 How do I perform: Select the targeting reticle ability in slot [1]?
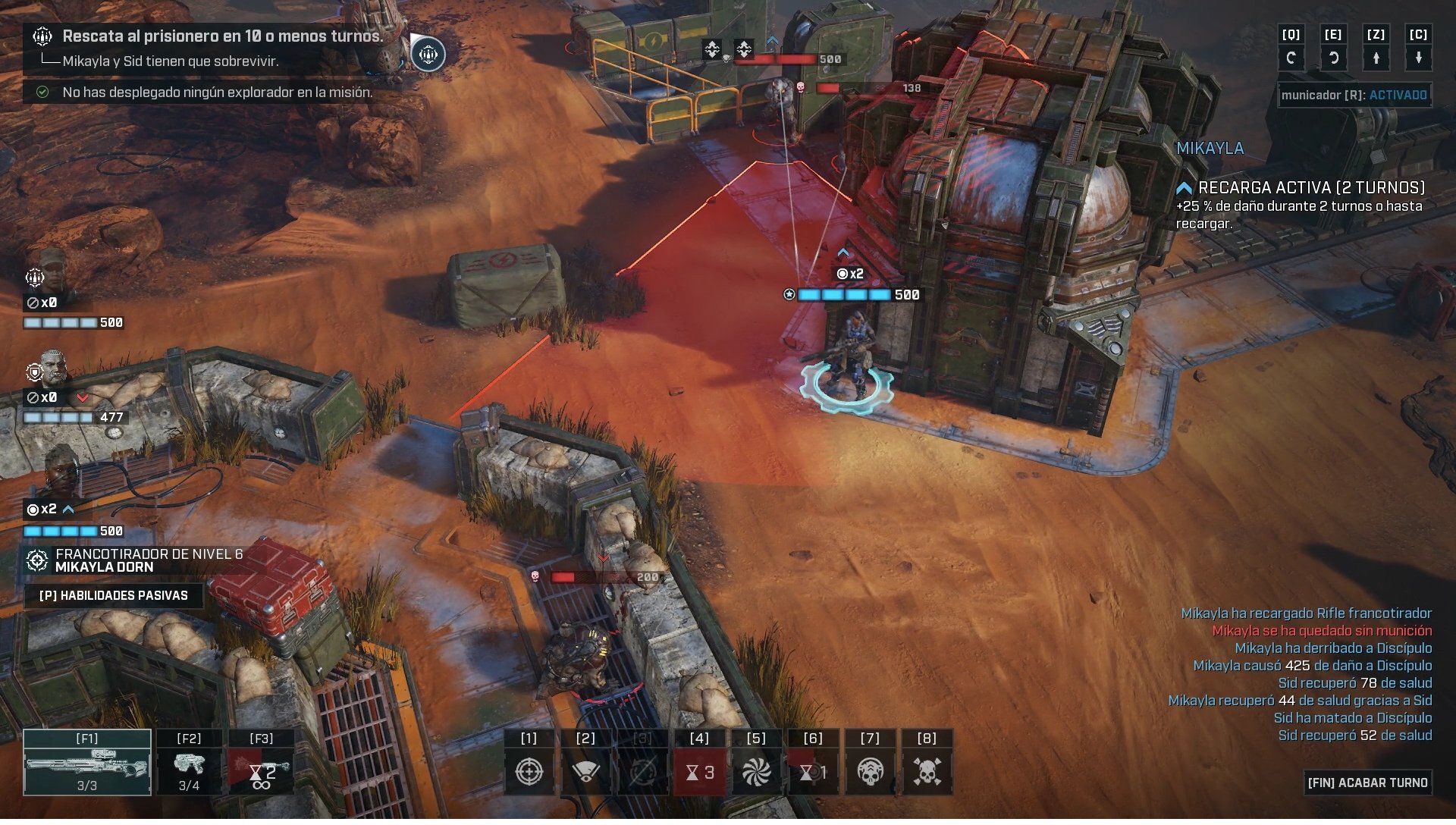529,770
